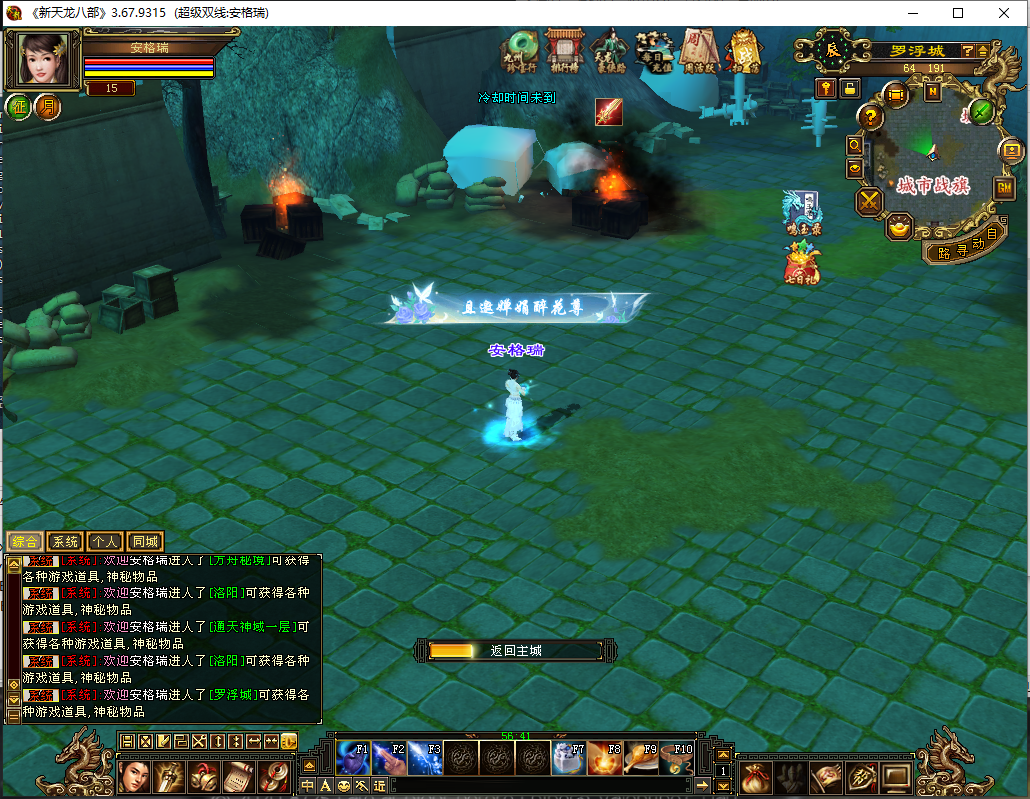Viewport: 1030px width, 799px height.
Task: Switch to the 系统 chat tab
Action: click(x=66, y=541)
